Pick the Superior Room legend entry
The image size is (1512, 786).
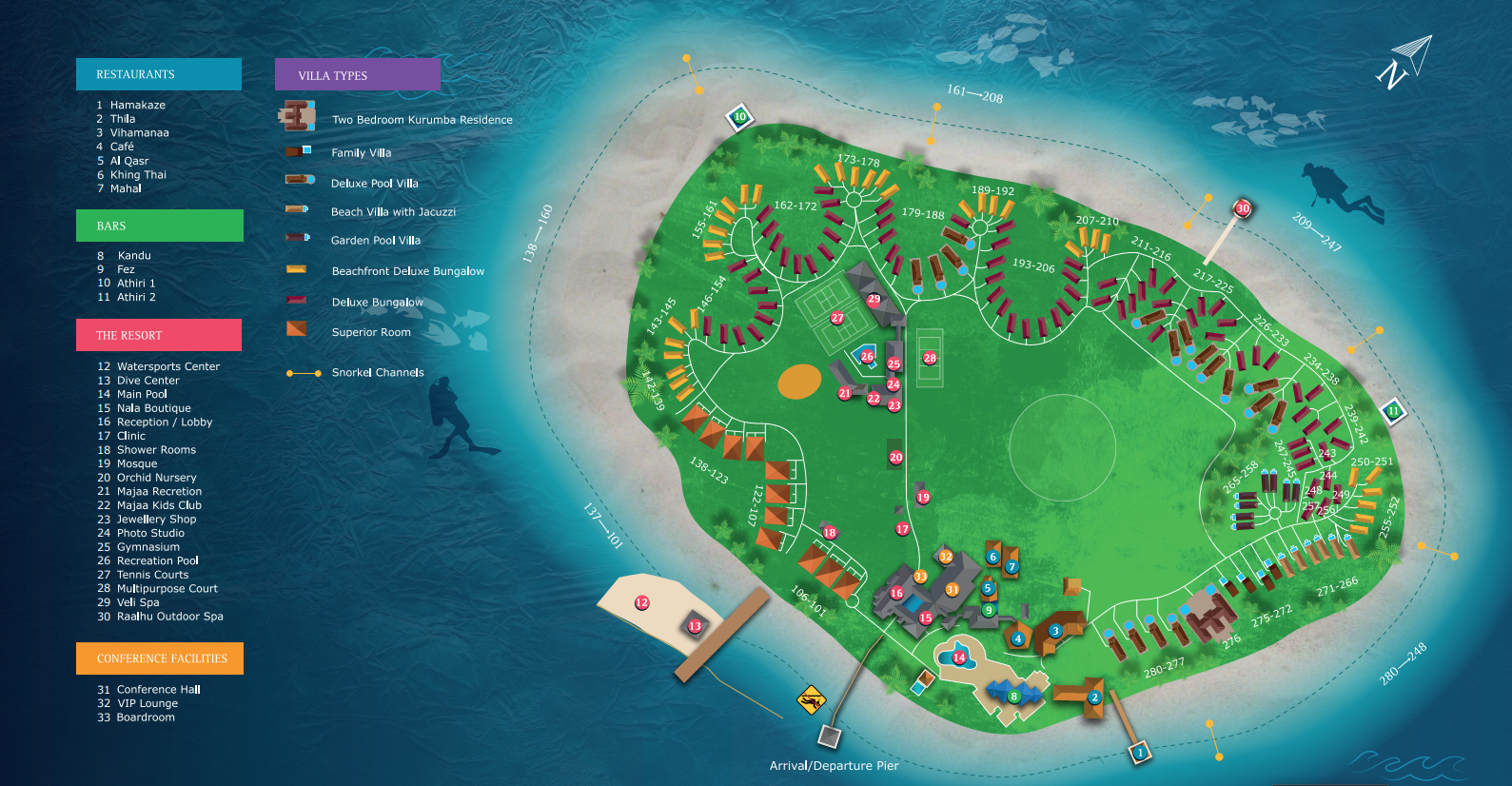(x=370, y=333)
